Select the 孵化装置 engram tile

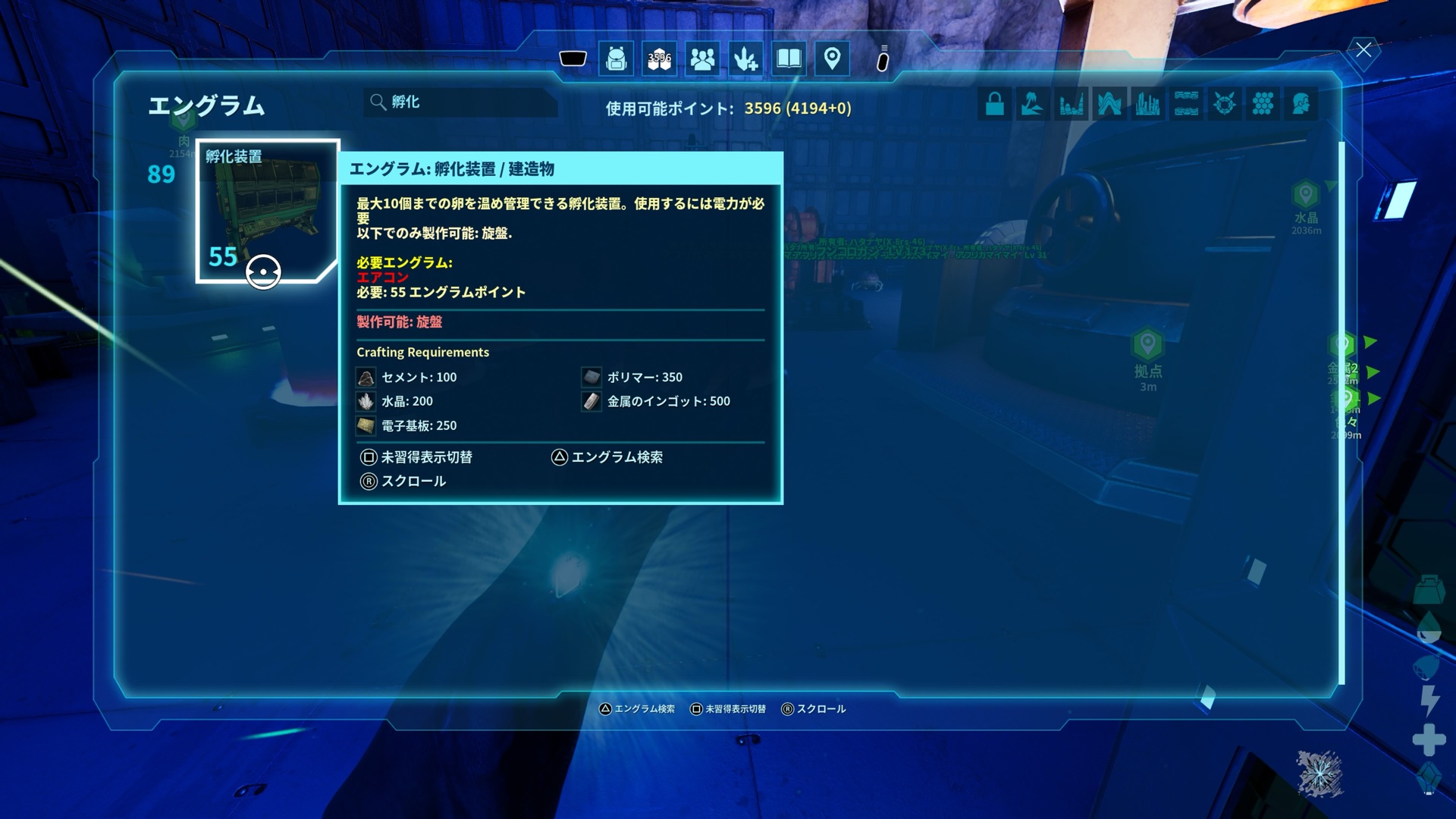266,211
